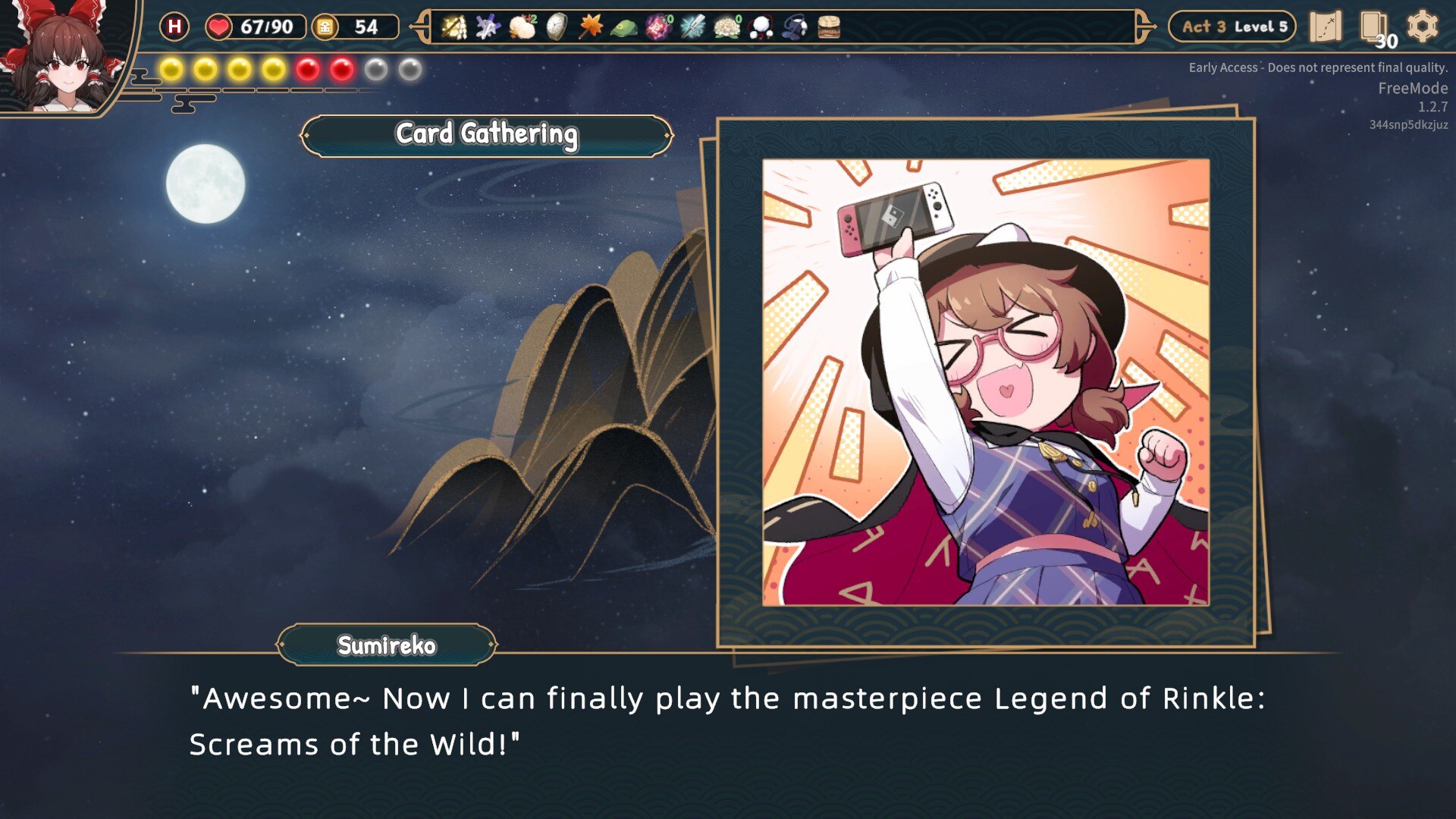Click the H difficulty indicator
The width and height of the screenshot is (1456, 819).
point(174,27)
